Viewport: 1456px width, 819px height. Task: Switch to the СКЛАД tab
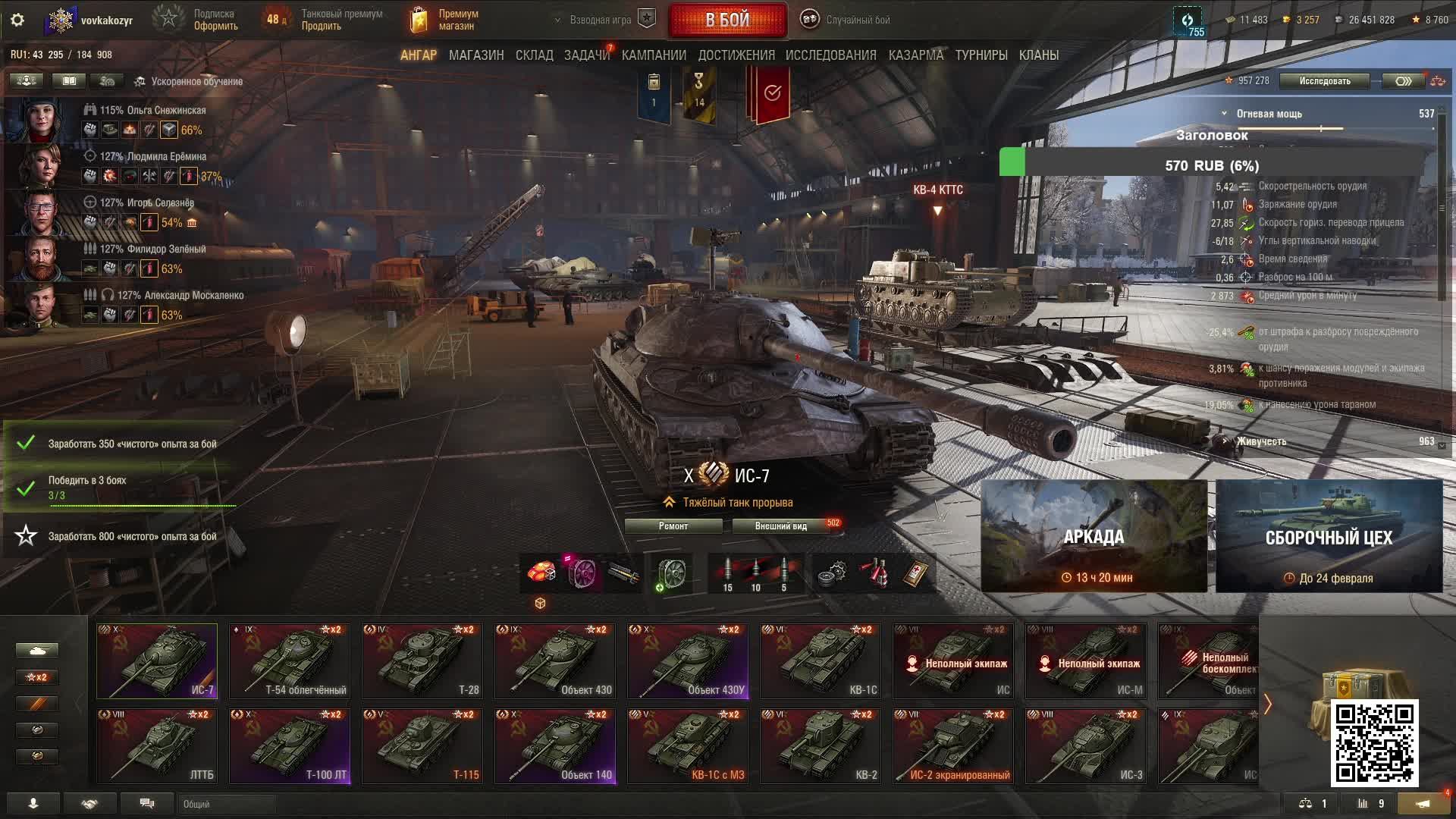tap(534, 55)
